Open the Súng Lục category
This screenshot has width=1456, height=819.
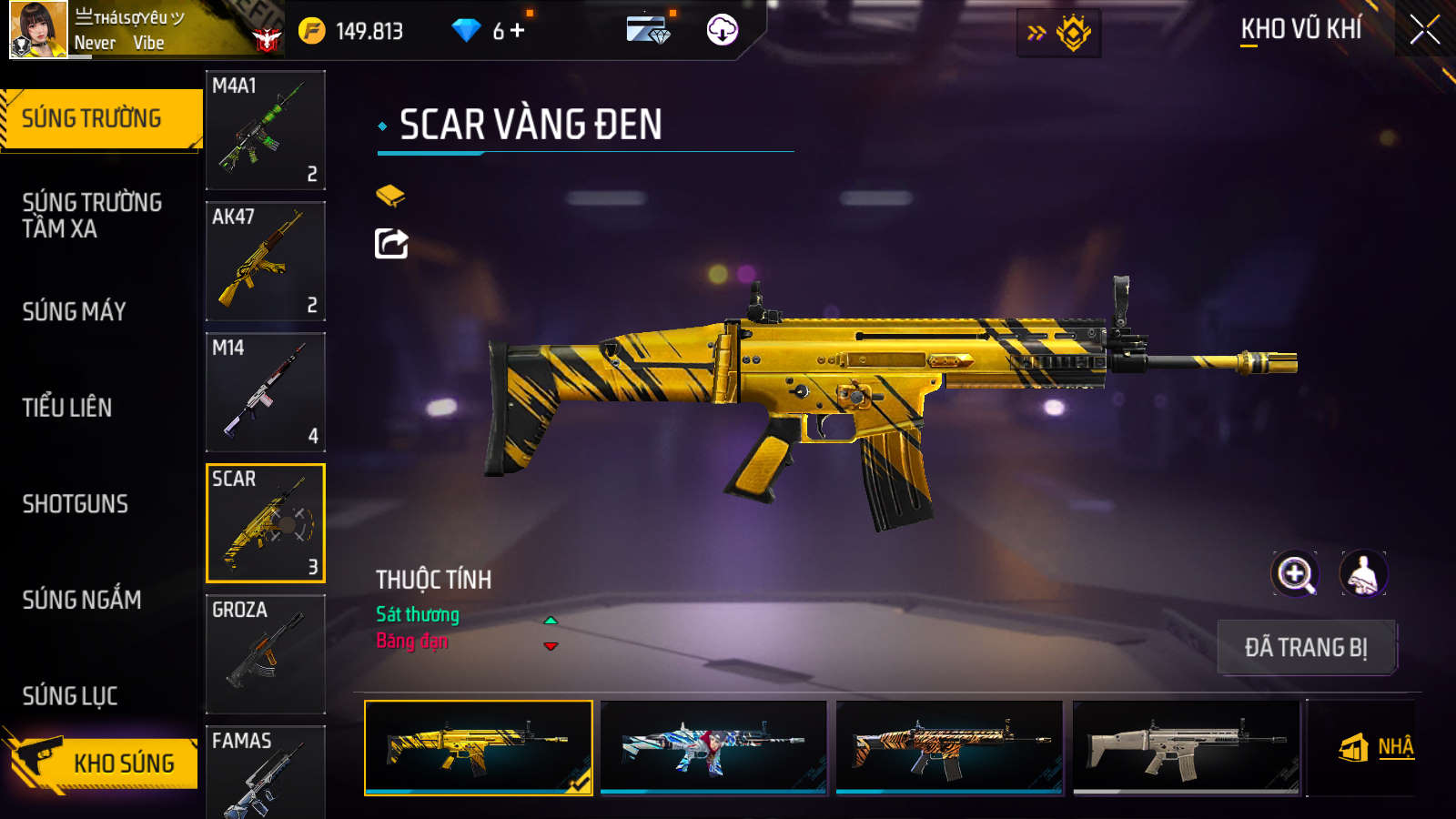click(x=70, y=696)
